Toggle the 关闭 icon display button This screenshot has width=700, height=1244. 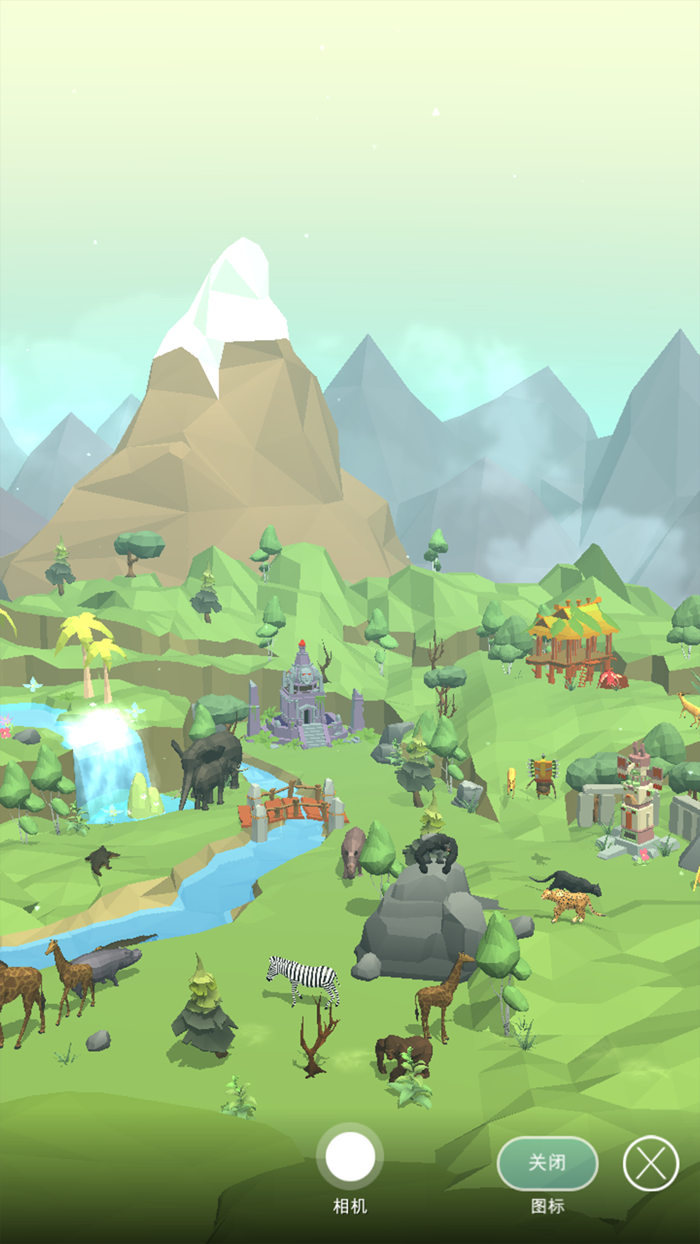[547, 1163]
